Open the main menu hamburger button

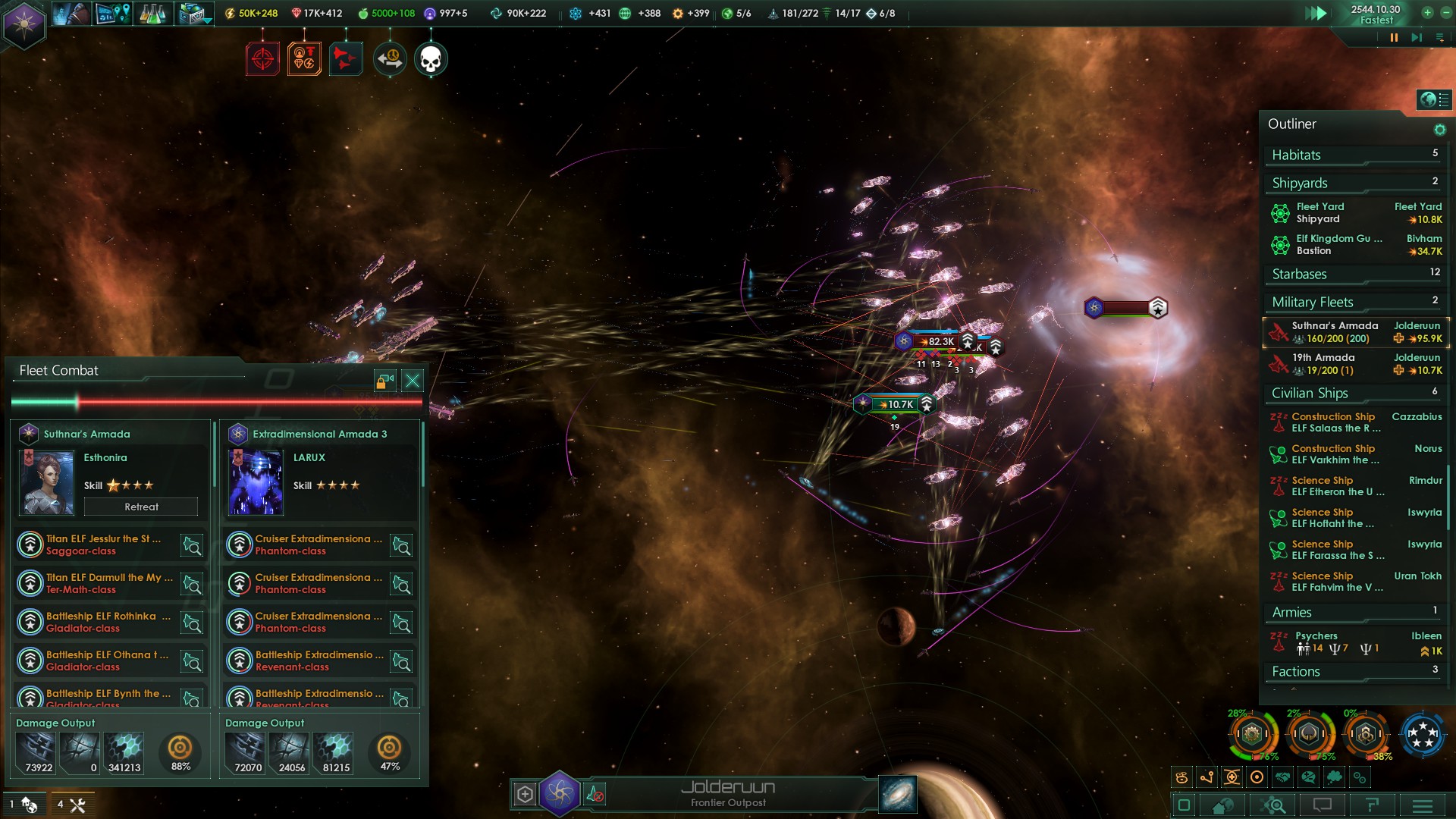tap(1422, 805)
